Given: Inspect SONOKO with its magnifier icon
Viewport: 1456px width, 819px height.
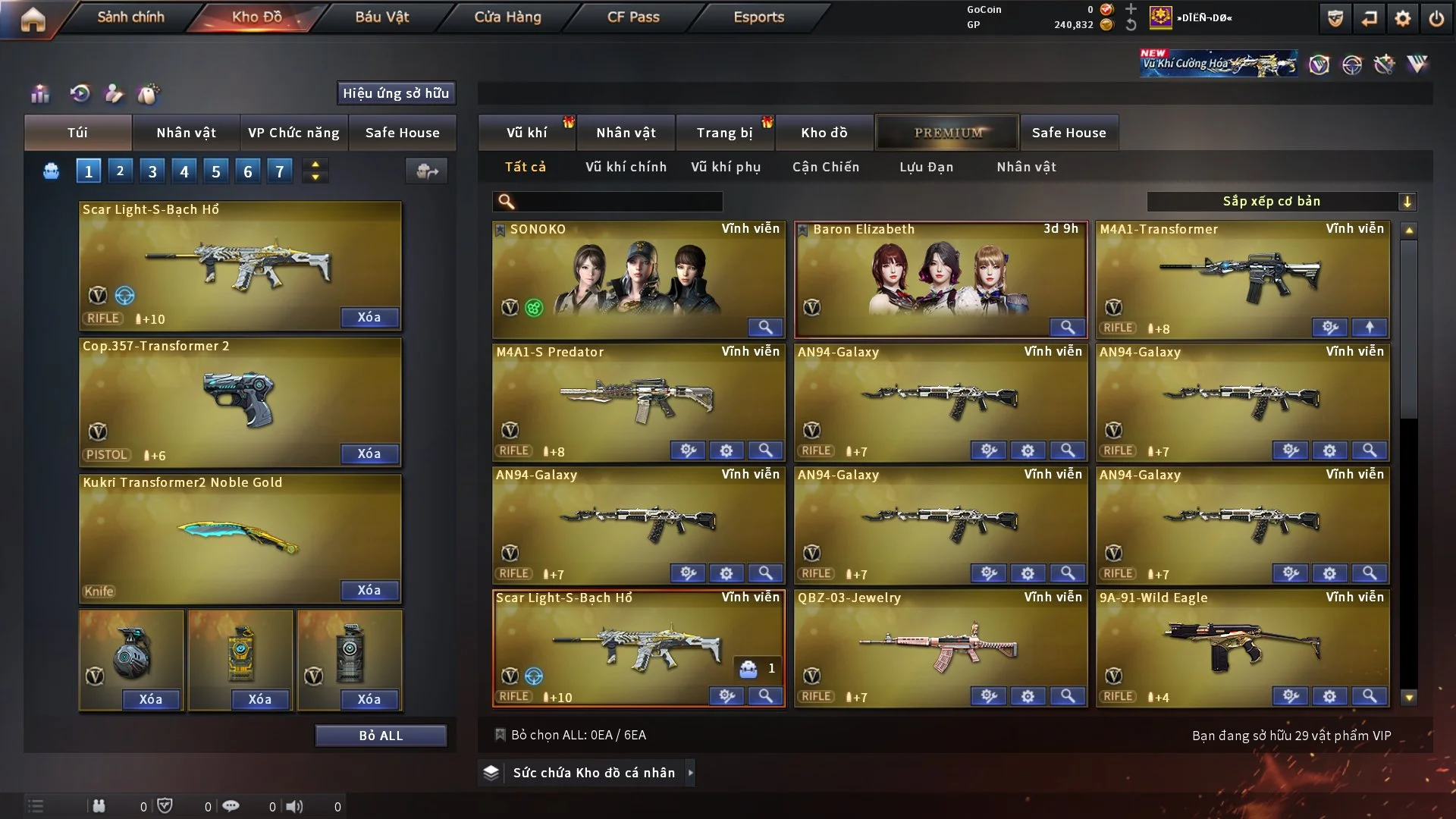Looking at the screenshot, I should pos(764,327).
